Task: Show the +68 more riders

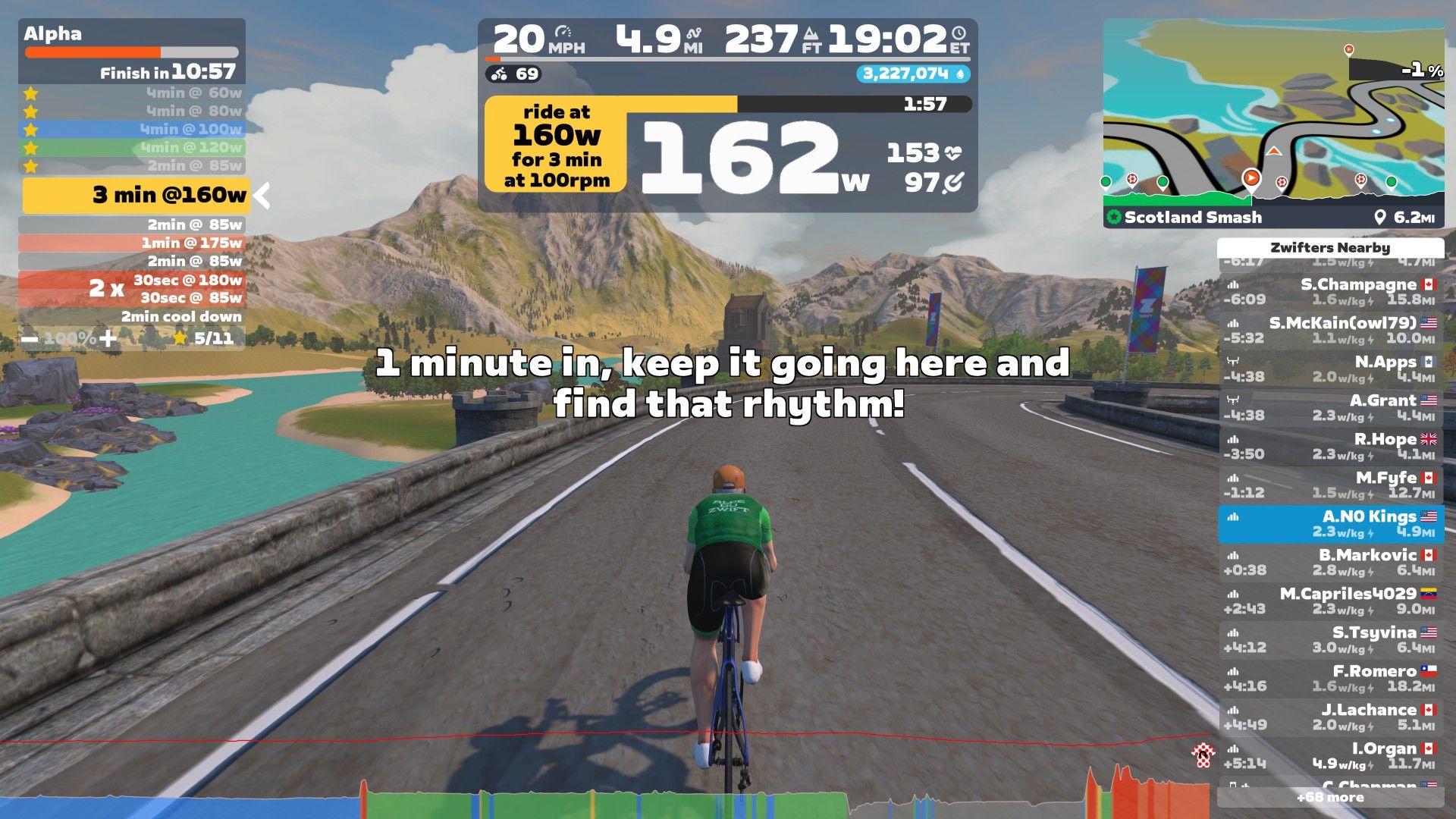Action: (1330, 798)
